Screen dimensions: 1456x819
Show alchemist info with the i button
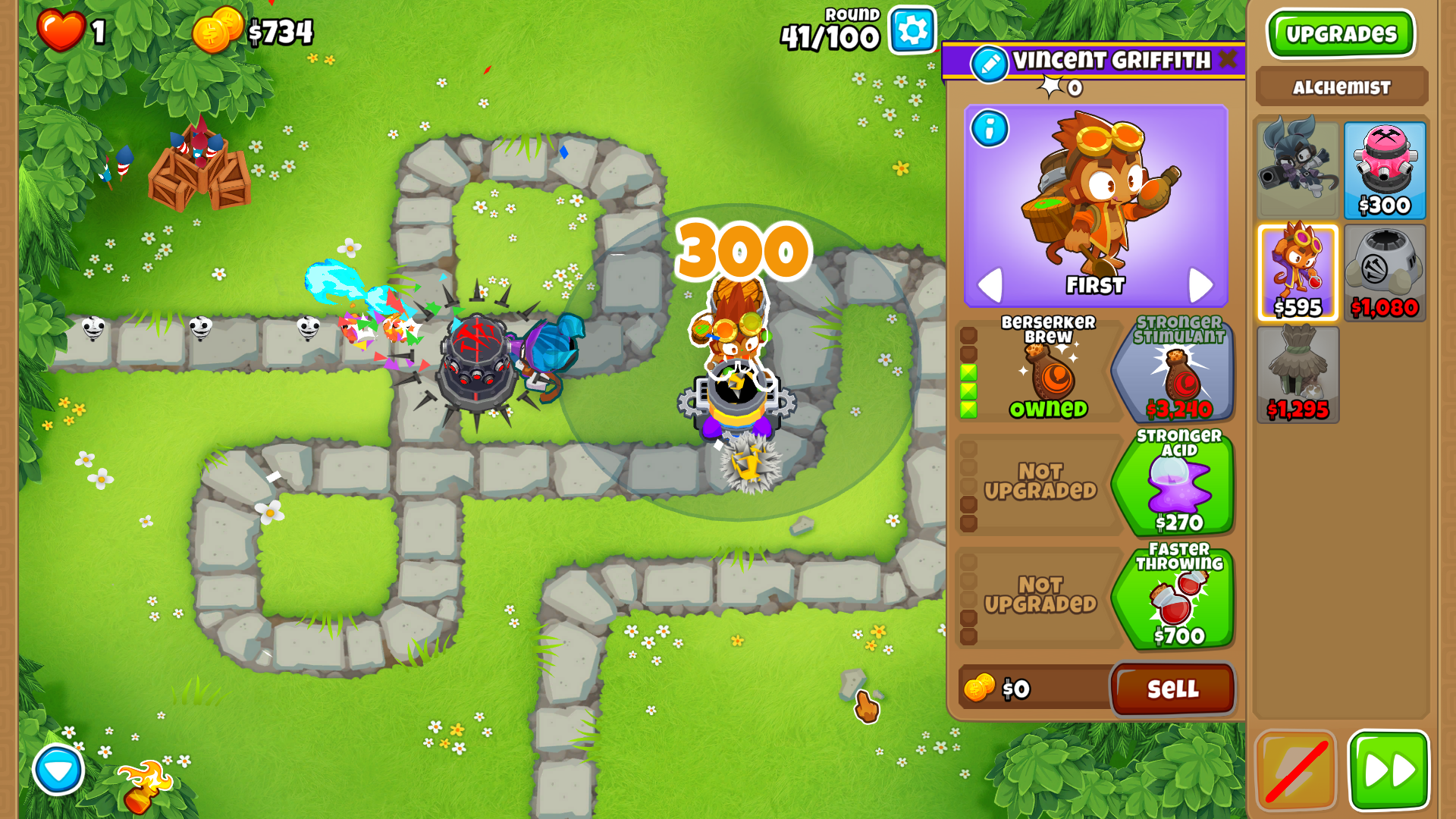coord(990,129)
